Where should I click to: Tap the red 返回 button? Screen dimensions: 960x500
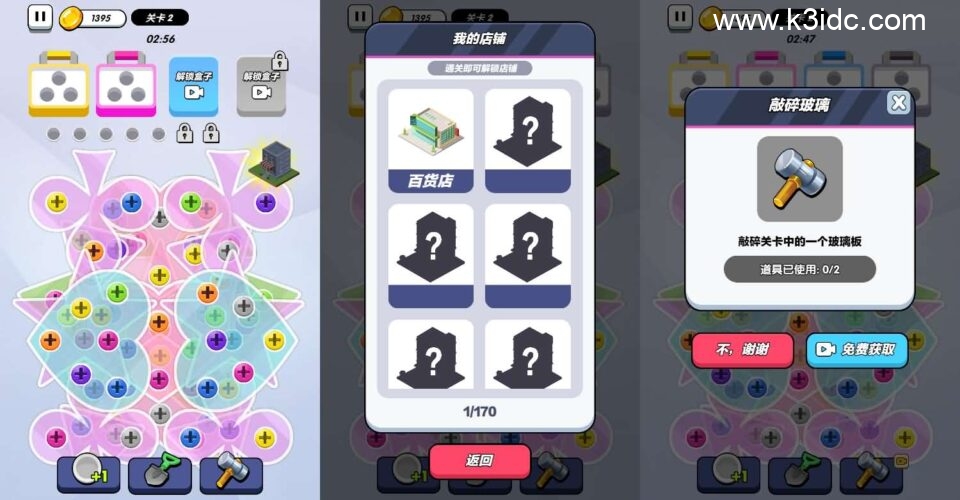(479, 460)
